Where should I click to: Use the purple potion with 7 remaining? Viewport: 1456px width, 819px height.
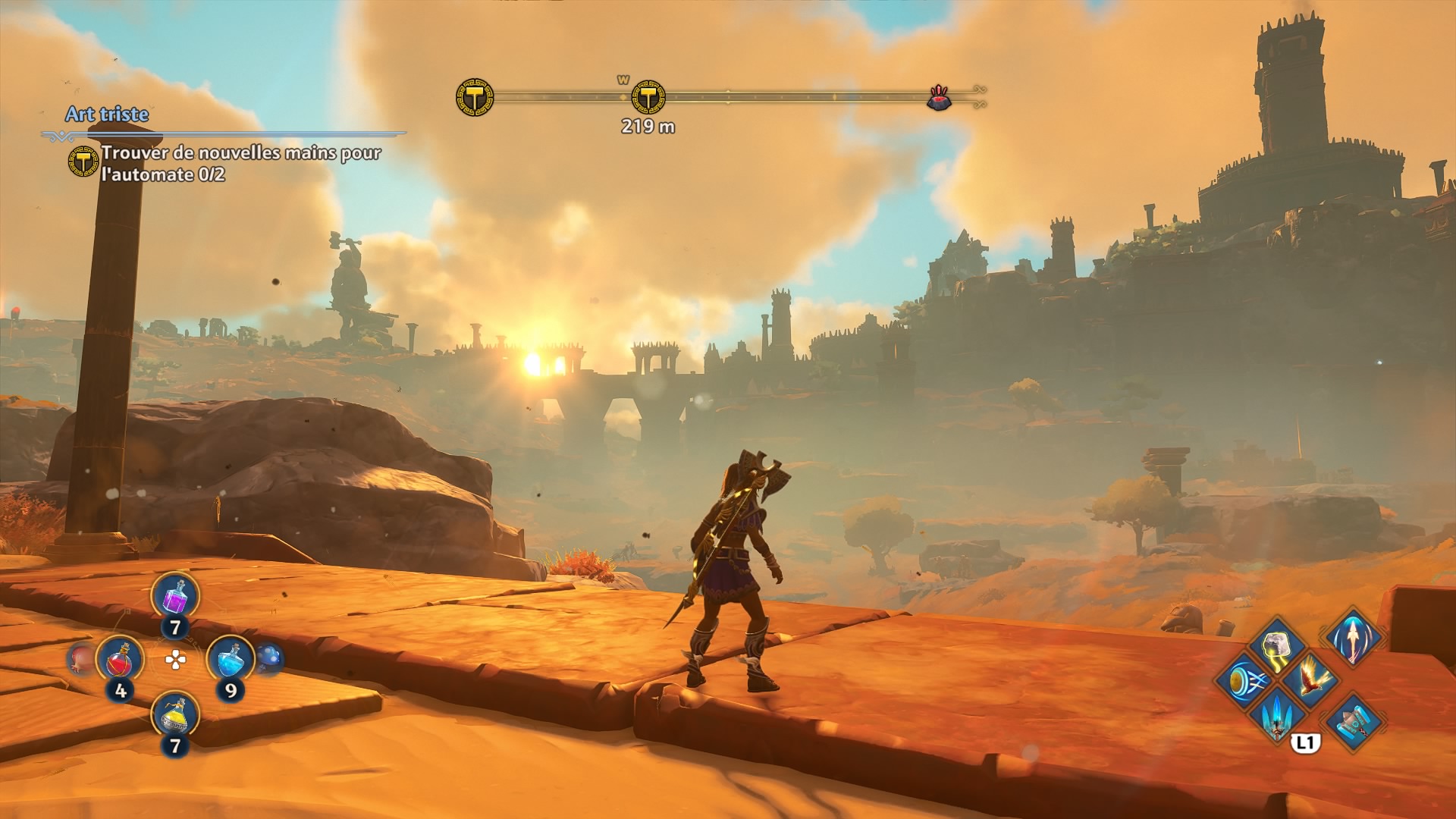point(175,595)
